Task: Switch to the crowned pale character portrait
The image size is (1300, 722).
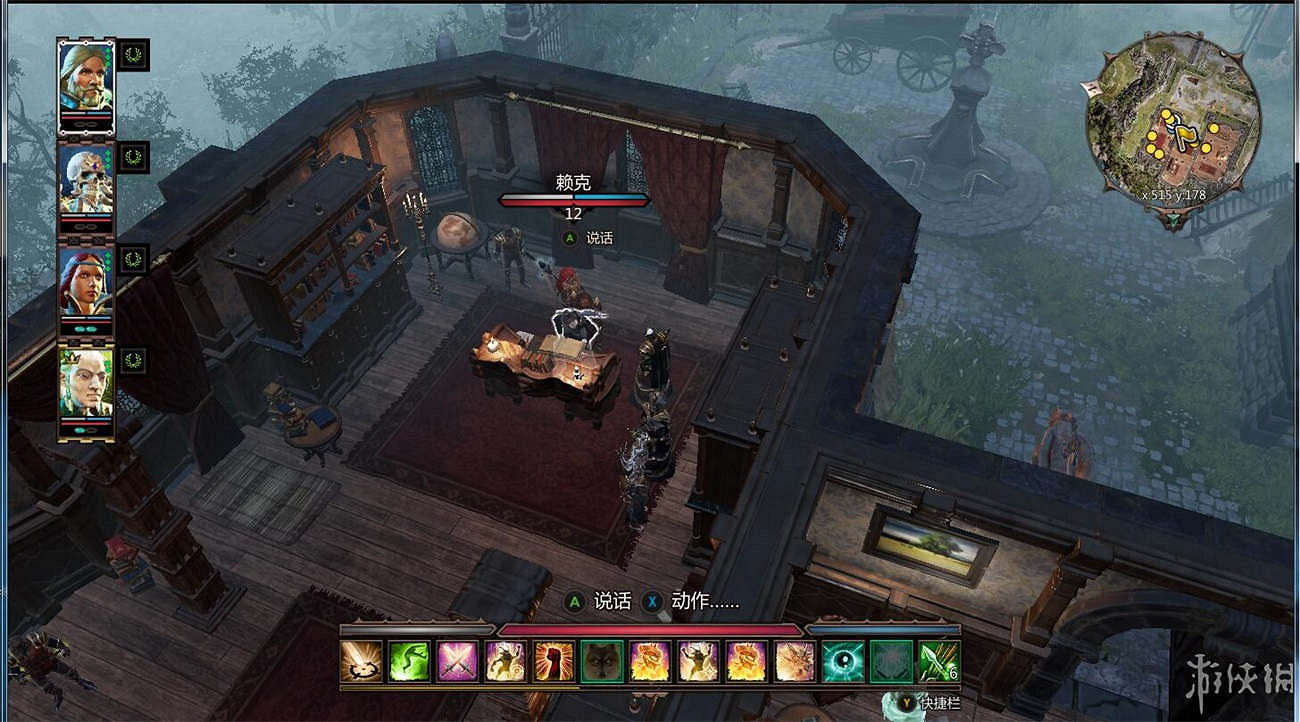Action: pyautogui.click(x=85, y=388)
